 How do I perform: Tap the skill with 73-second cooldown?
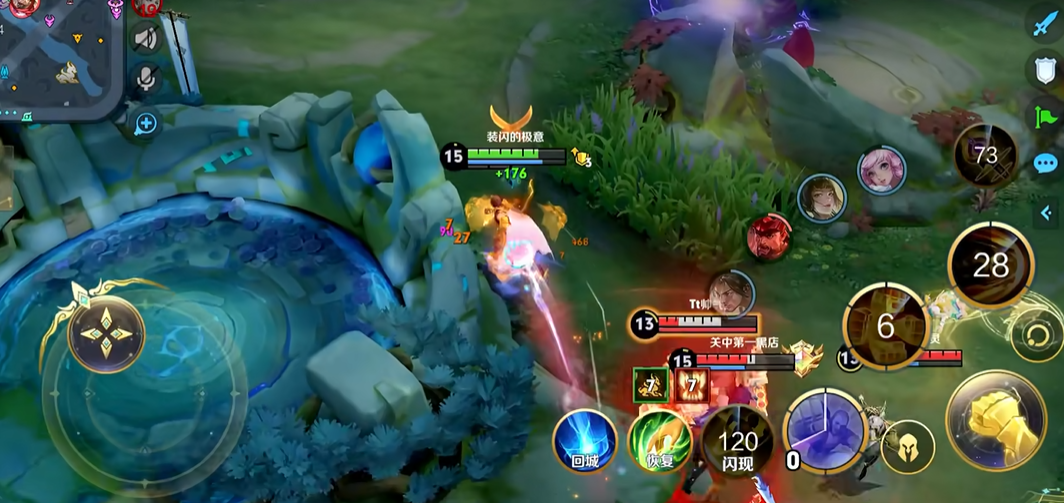pos(986,155)
